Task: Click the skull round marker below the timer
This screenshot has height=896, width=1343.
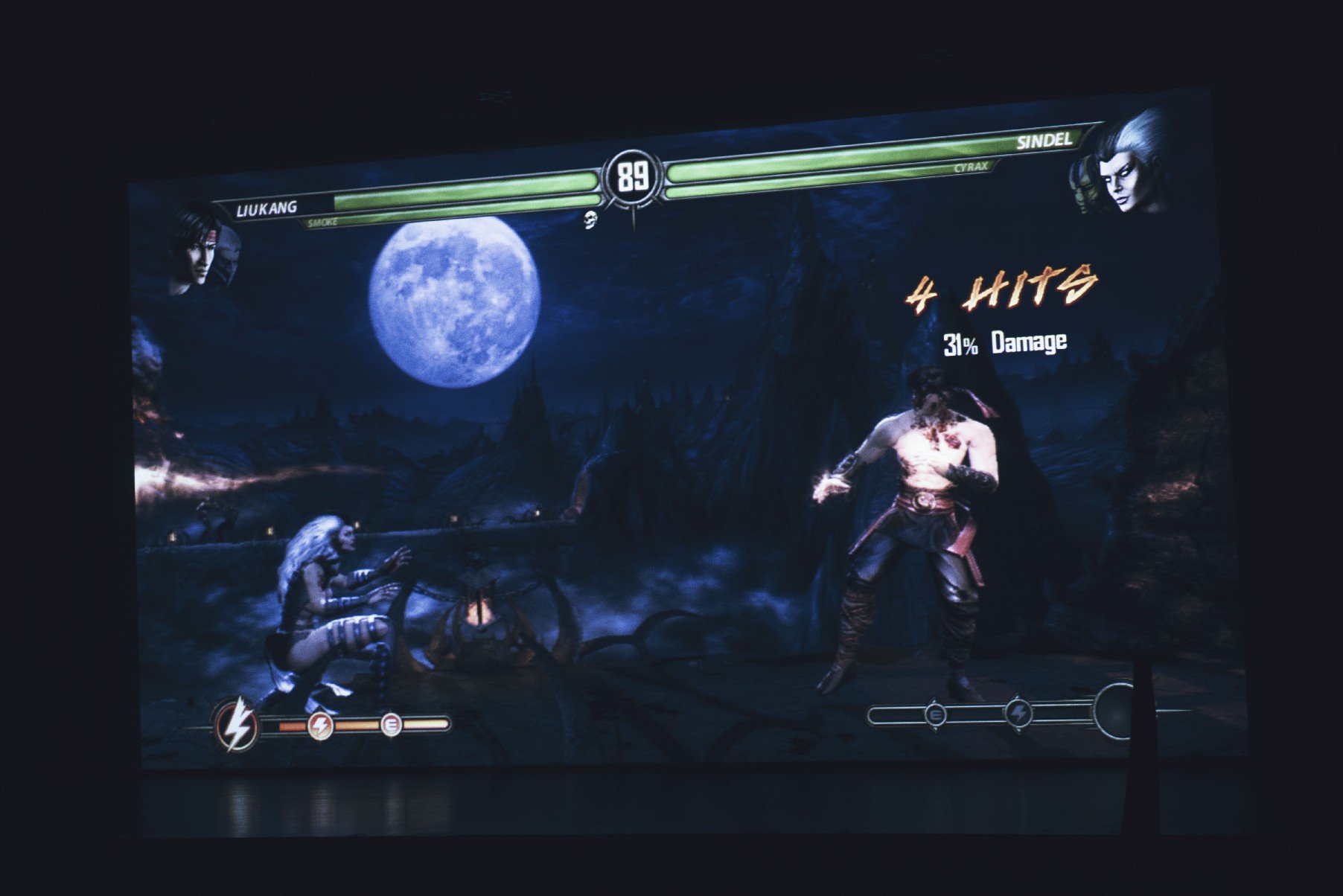Action: click(591, 219)
